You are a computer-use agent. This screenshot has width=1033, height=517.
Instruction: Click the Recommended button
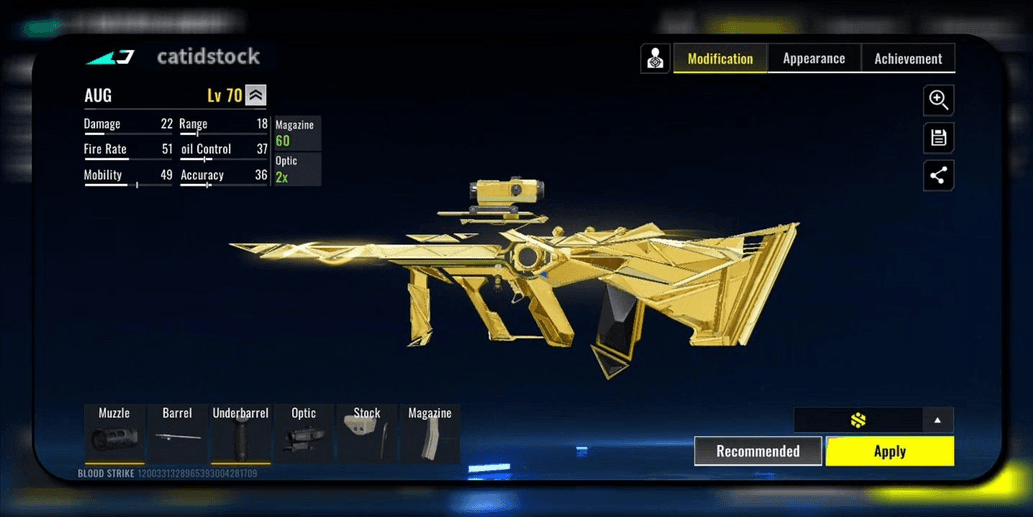coord(758,451)
